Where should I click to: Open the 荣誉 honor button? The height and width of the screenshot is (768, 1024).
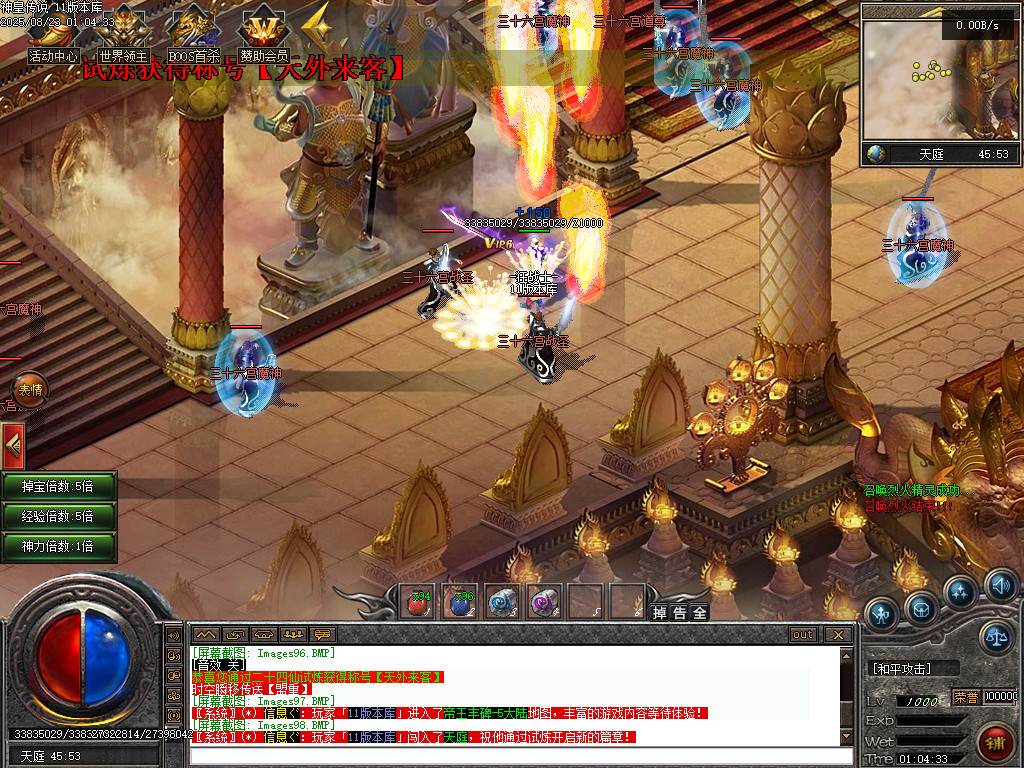pos(966,698)
